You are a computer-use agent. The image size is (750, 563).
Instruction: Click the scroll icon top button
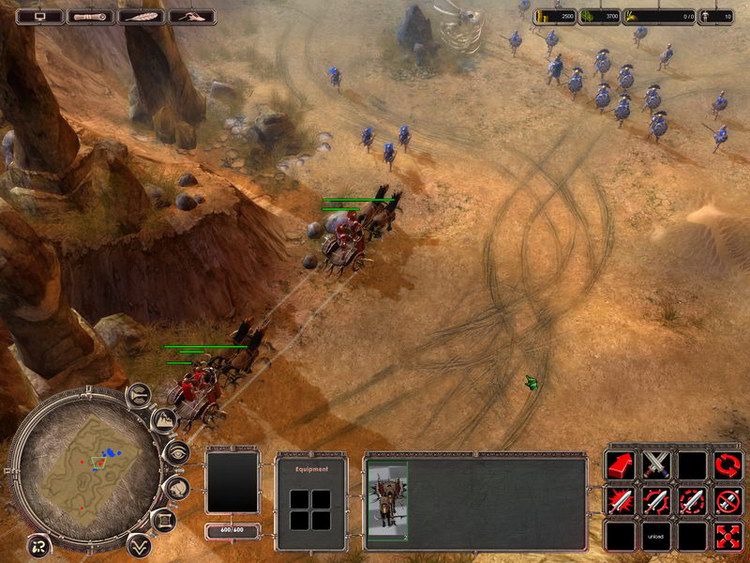click(x=90, y=16)
